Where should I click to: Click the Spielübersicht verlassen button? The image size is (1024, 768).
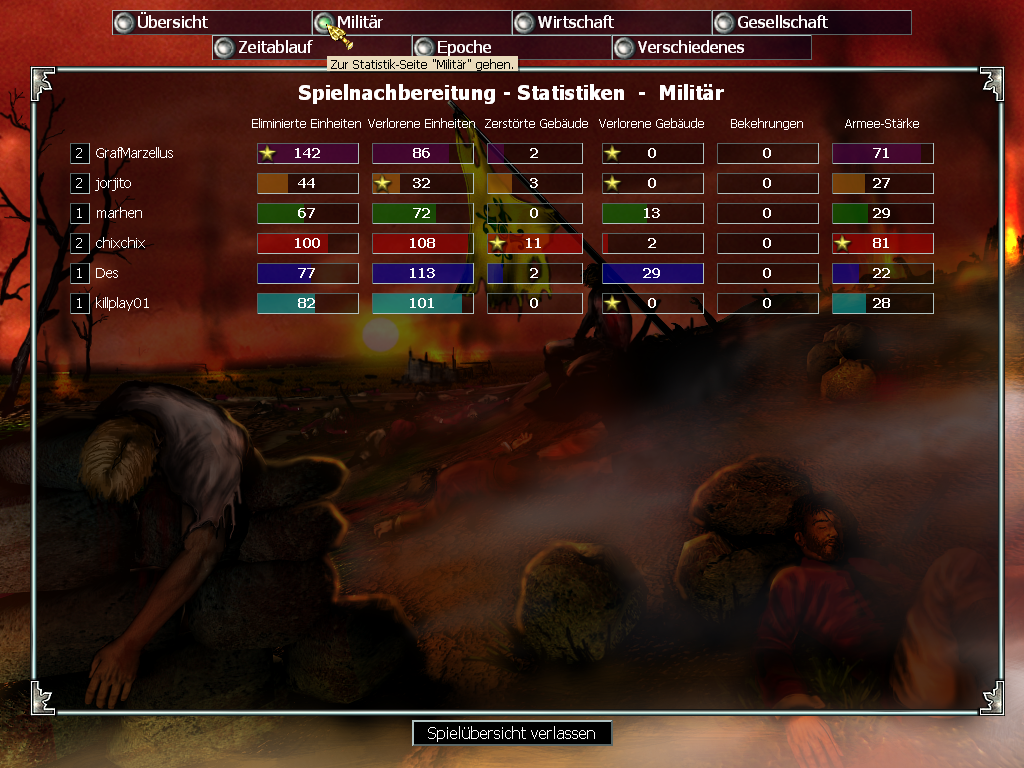pos(511,733)
